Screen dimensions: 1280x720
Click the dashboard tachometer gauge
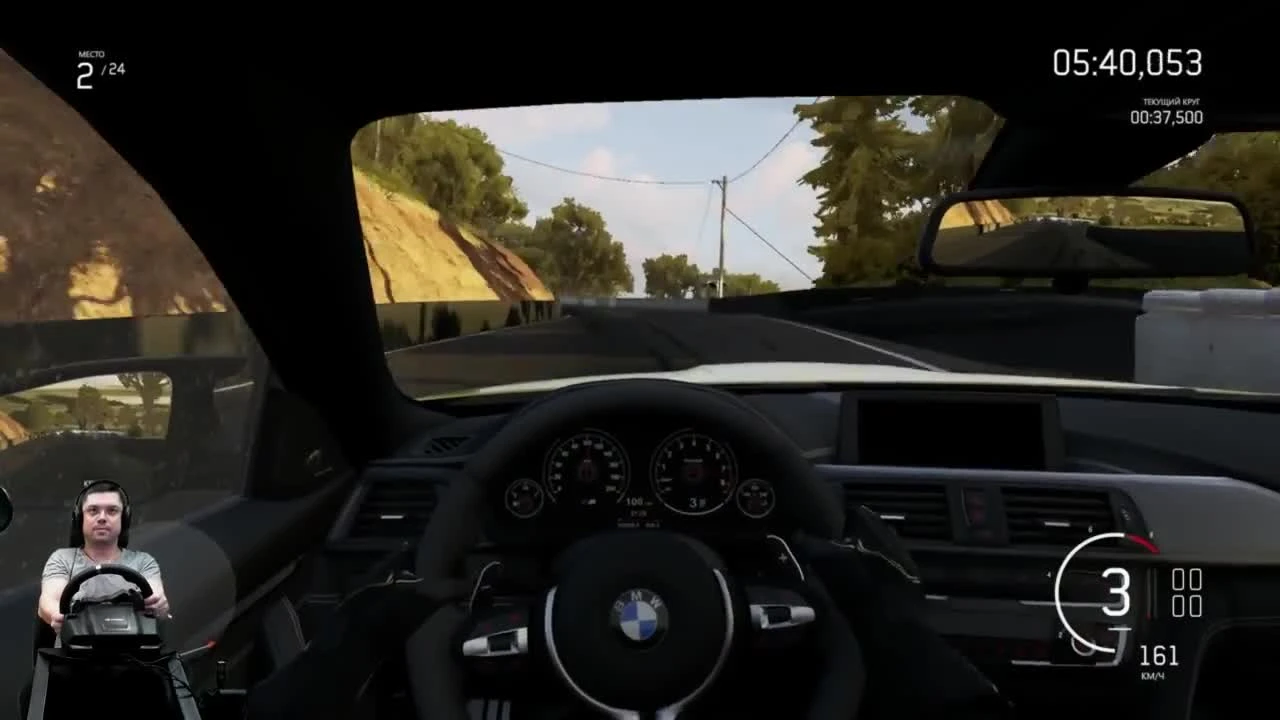point(692,470)
